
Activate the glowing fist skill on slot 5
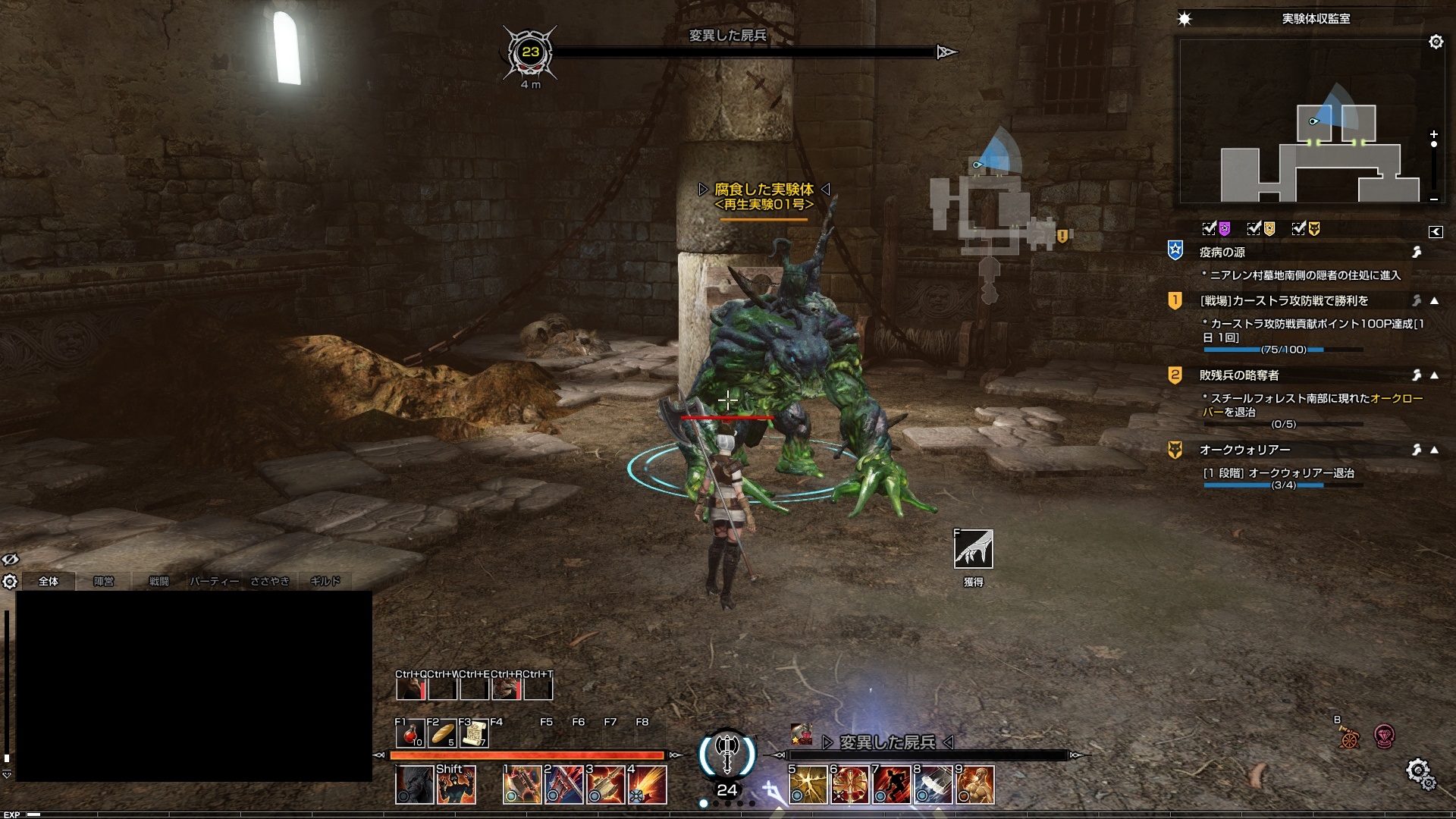pos(808,785)
